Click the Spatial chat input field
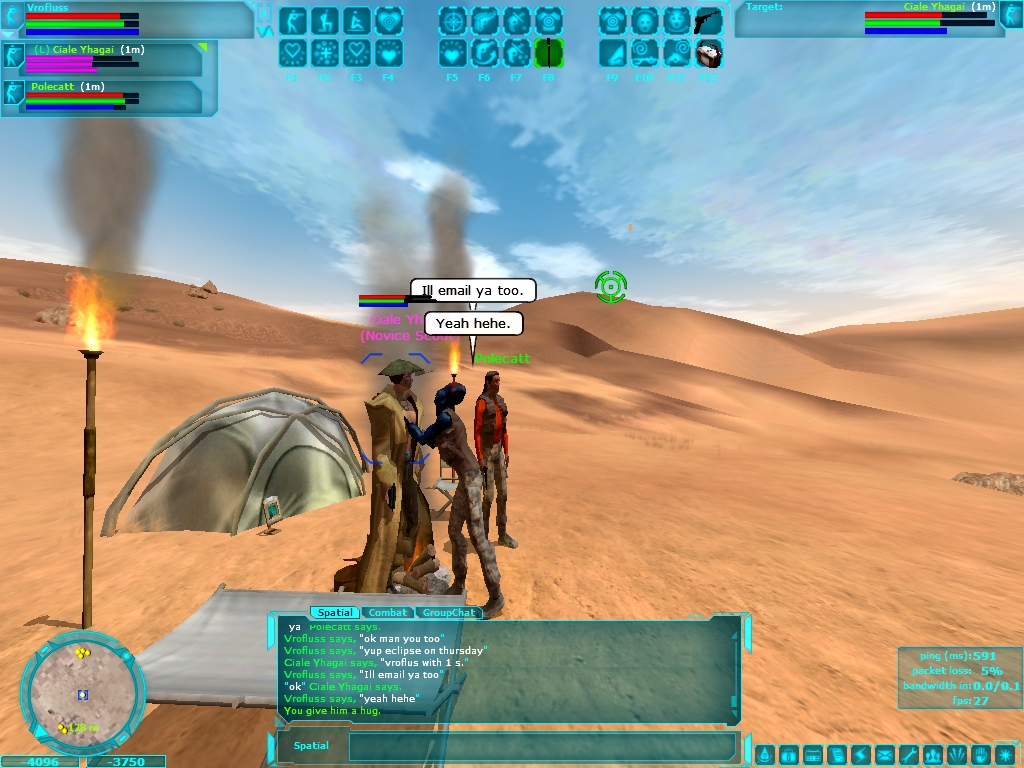 coord(540,746)
